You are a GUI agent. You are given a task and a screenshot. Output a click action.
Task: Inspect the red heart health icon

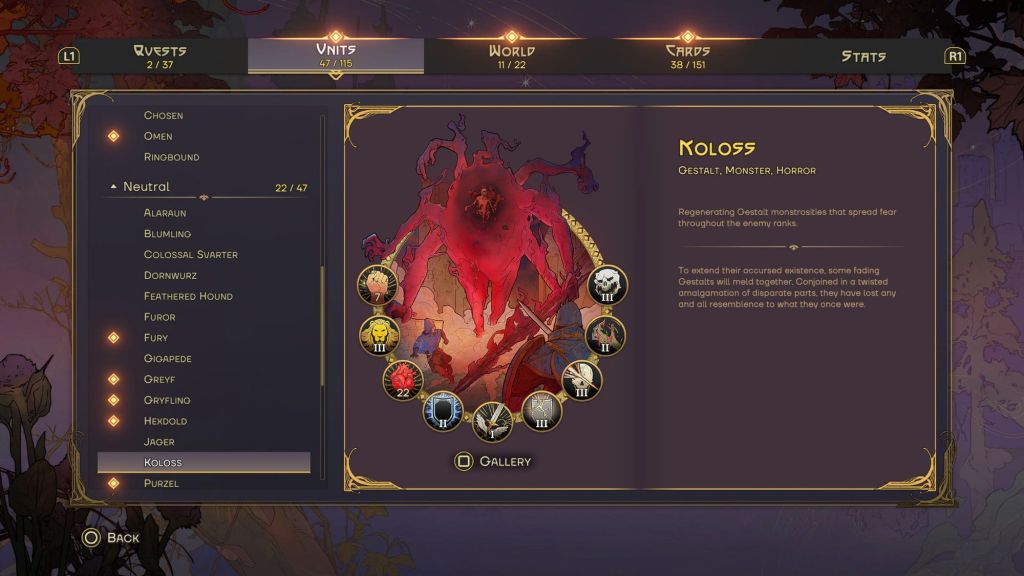point(403,380)
